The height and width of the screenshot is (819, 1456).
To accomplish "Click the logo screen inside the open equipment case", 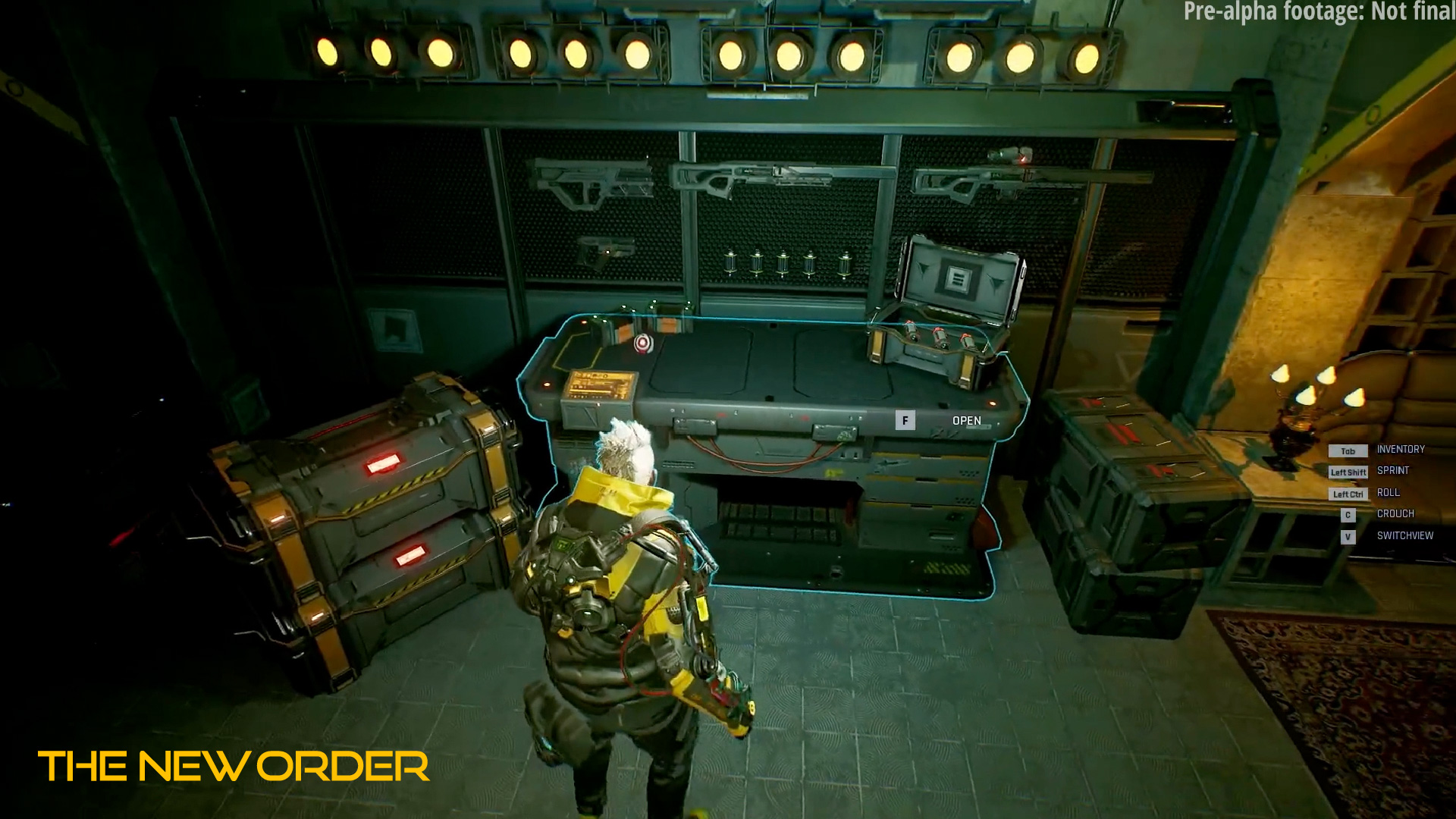I will pos(957,278).
